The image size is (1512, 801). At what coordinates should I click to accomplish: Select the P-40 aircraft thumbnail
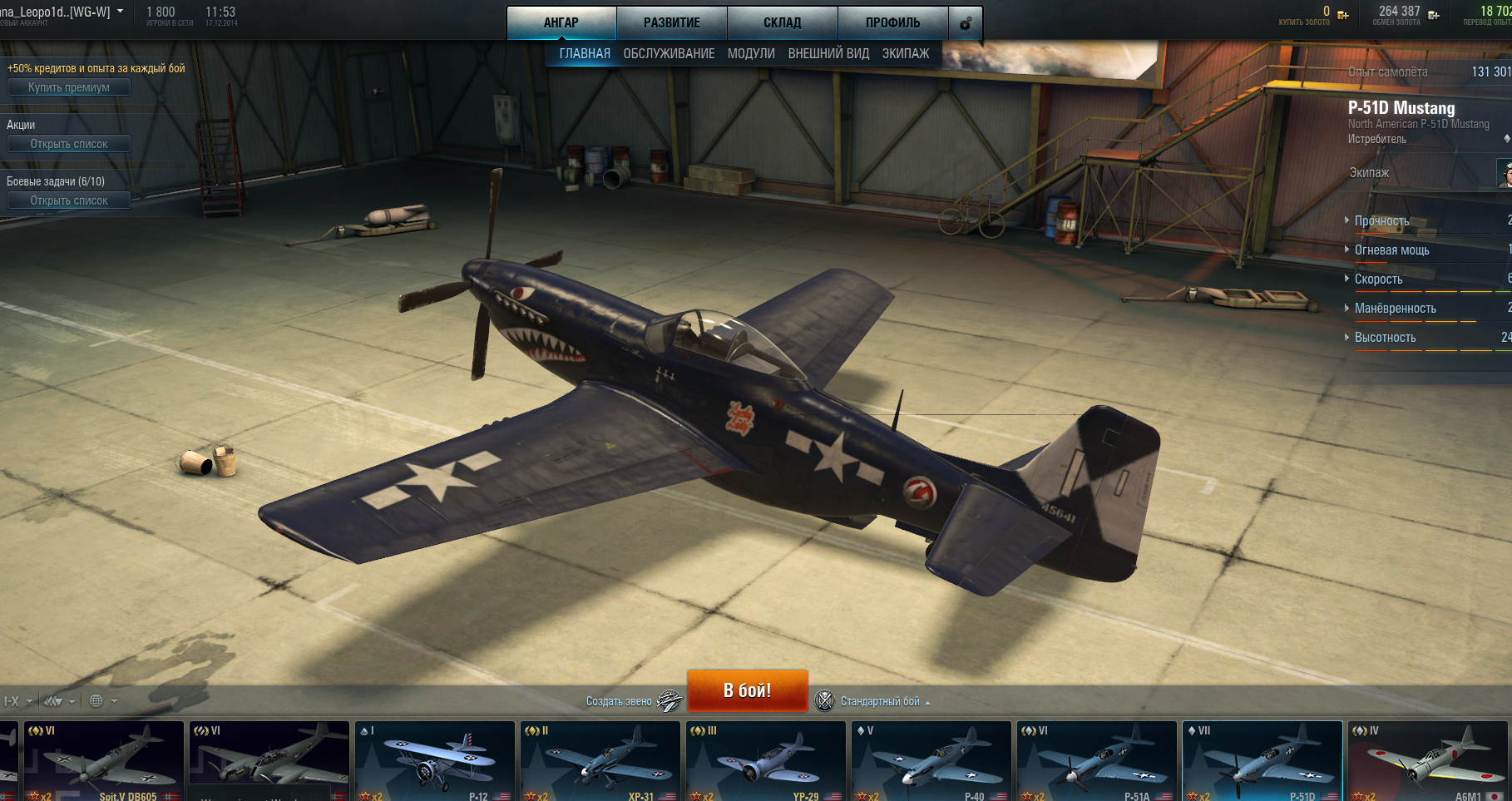click(x=931, y=761)
